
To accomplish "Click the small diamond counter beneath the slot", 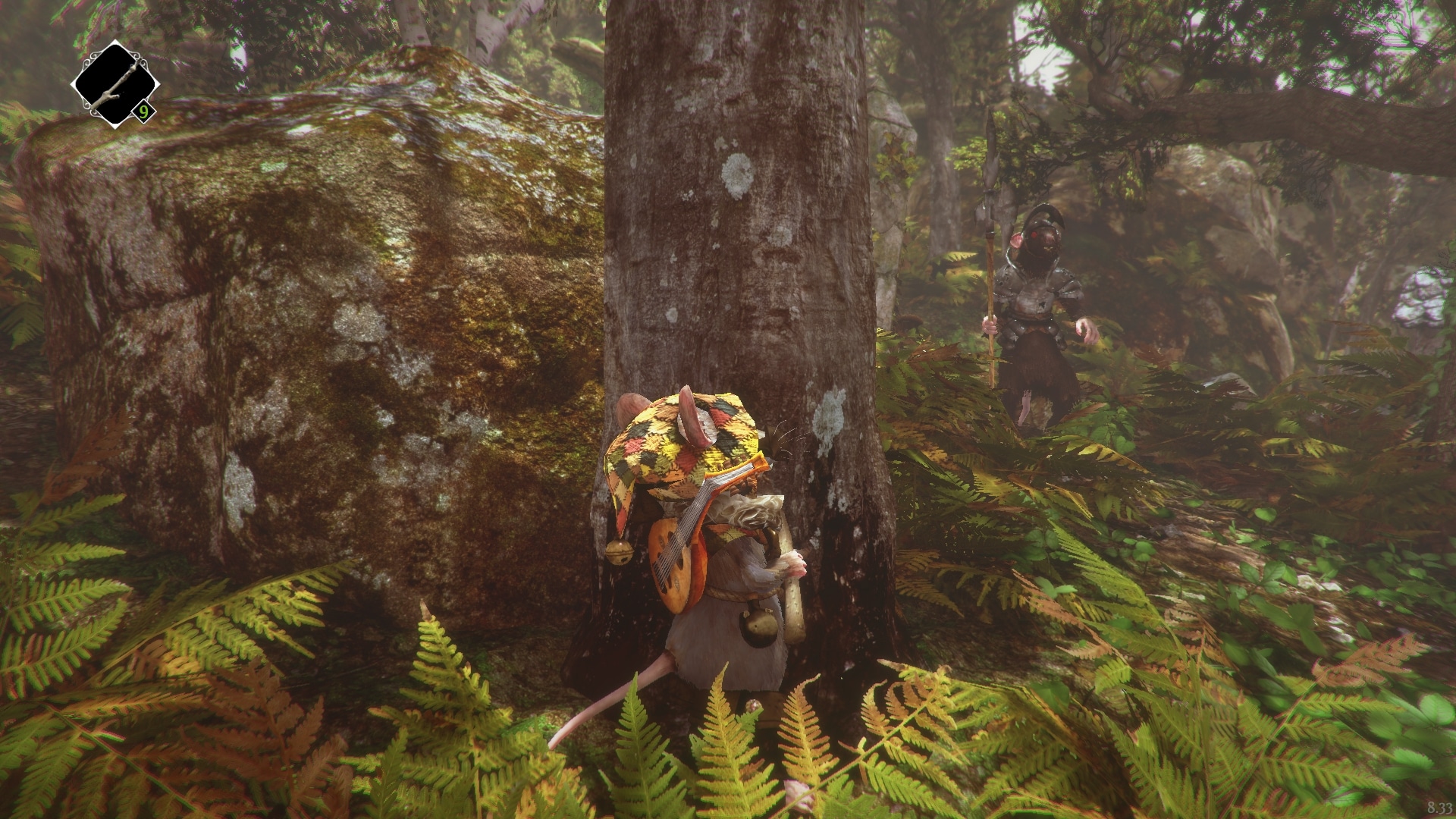I will (143, 111).
